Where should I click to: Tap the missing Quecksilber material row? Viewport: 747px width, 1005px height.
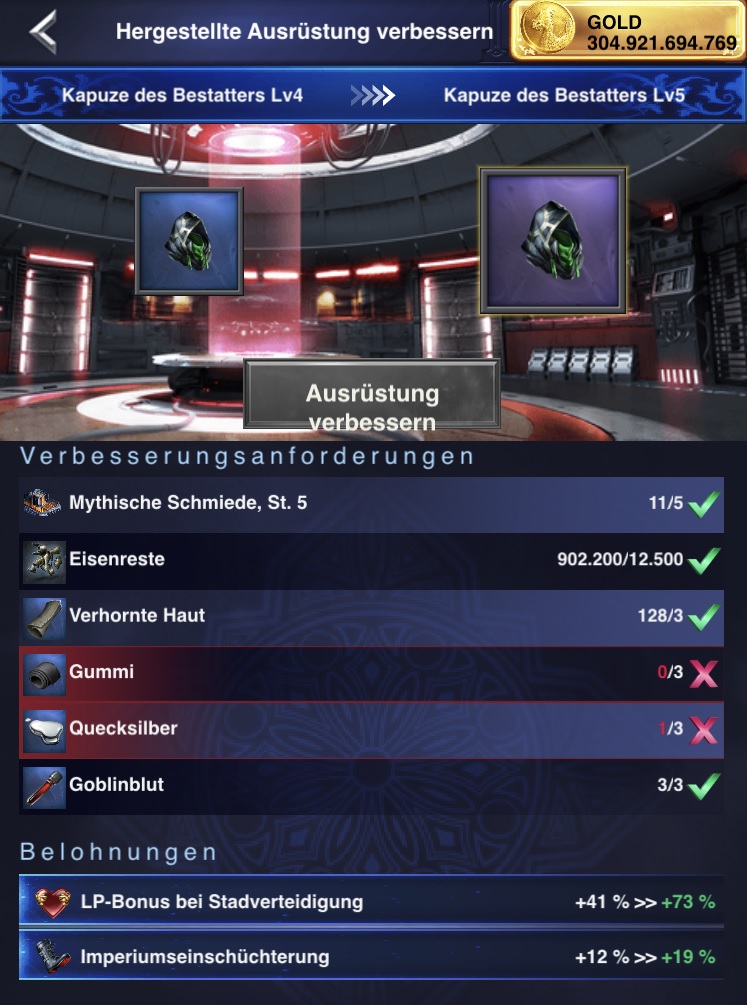372,729
